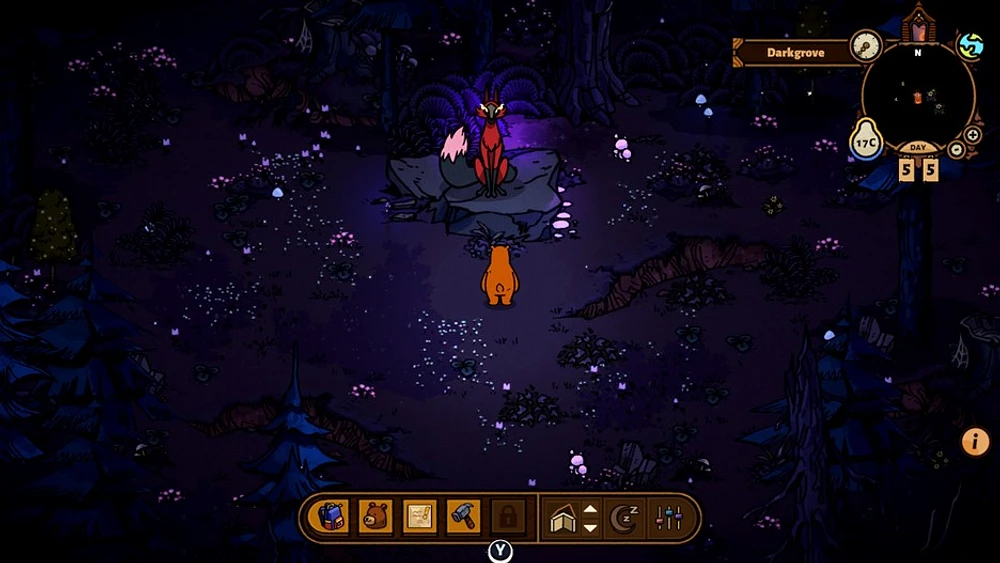Click the orange info button
Image resolution: width=1000 pixels, height=563 pixels.
pos(975,441)
